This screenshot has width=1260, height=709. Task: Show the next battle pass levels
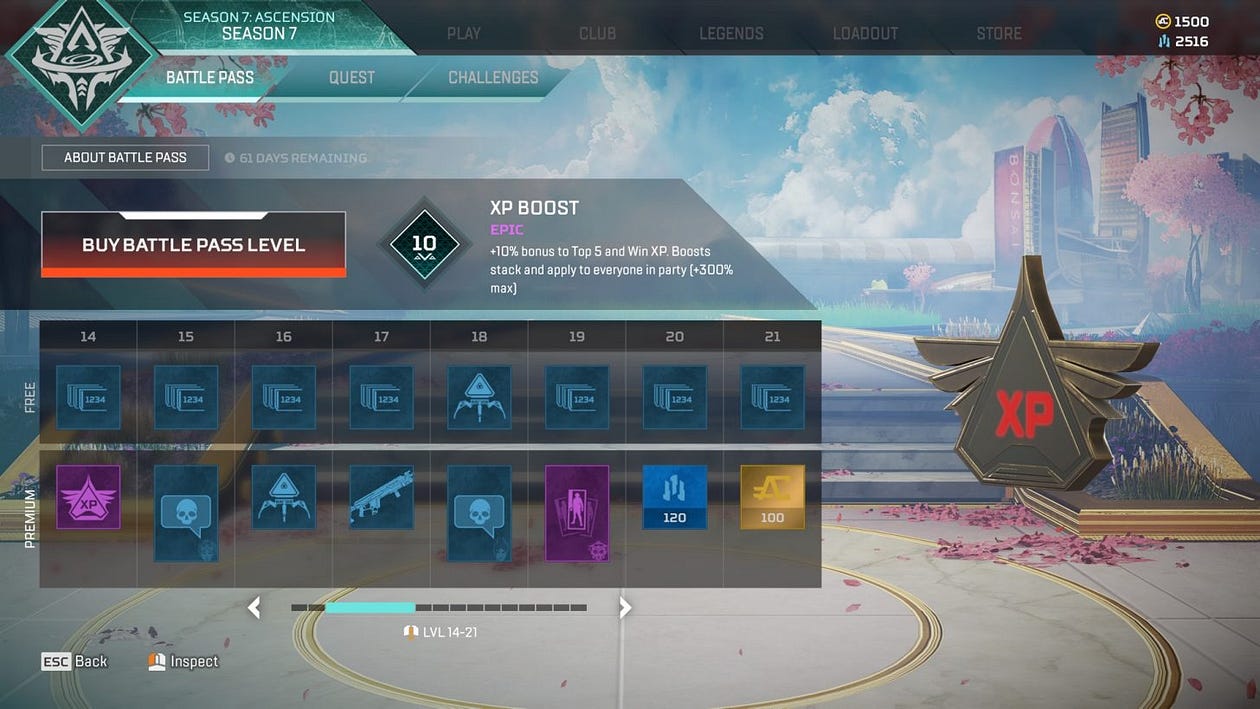(625, 607)
